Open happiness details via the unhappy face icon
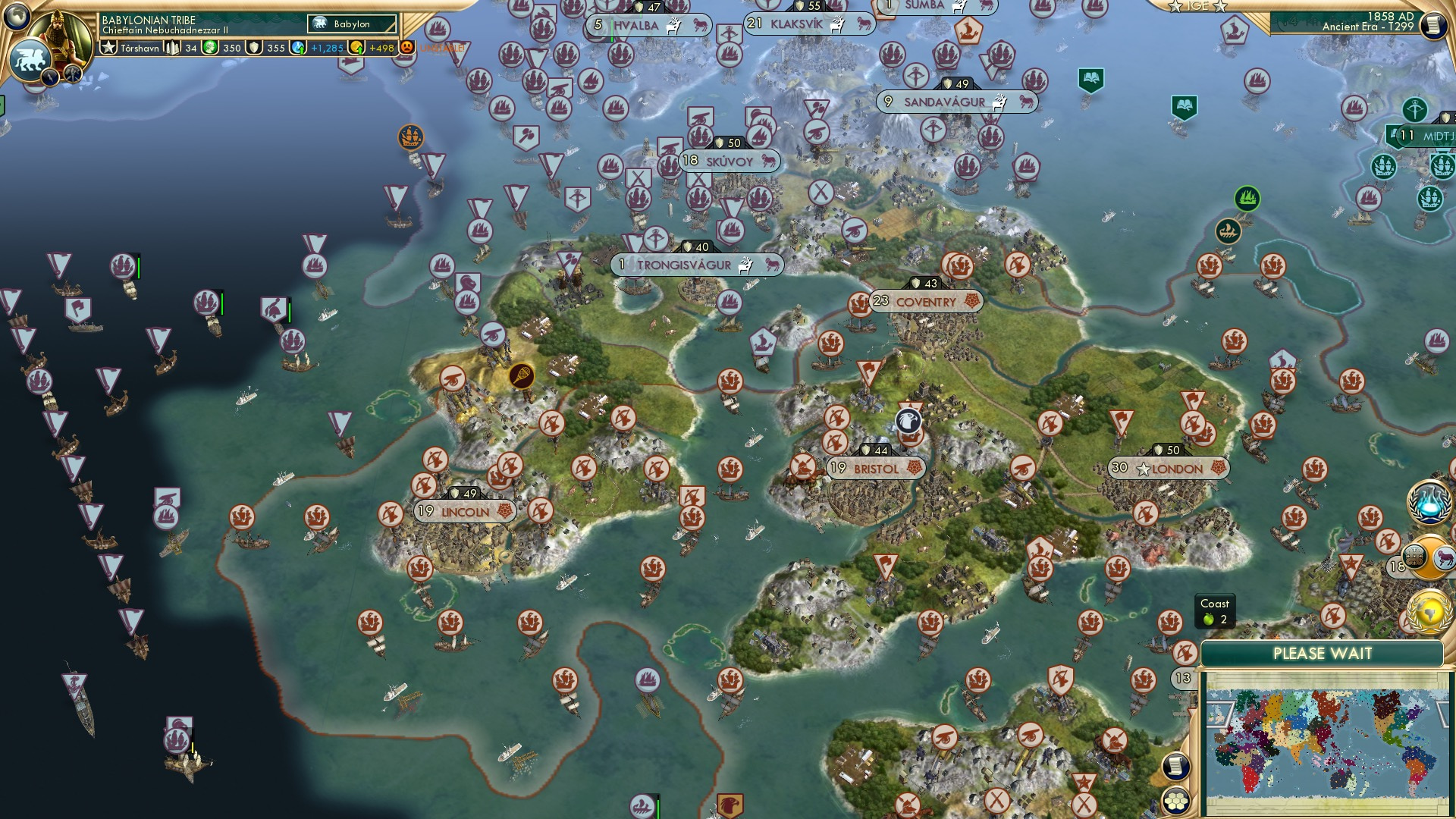1456x819 pixels. (406, 46)
